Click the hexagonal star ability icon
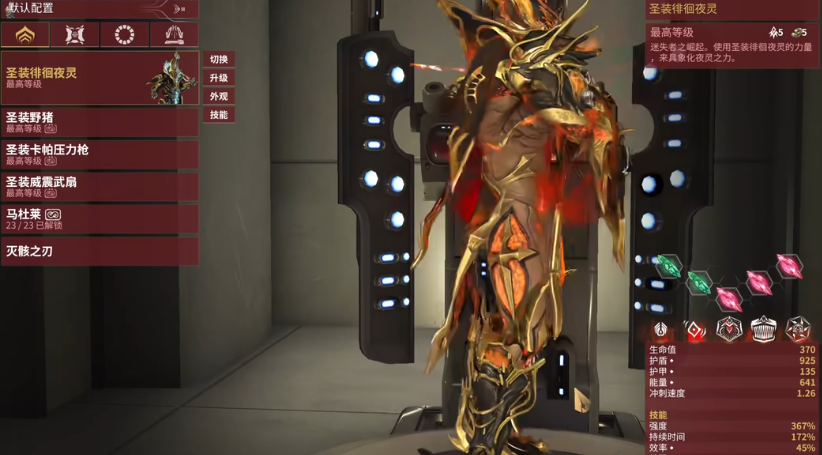The image size is (822, 455). tap(797, 329)
